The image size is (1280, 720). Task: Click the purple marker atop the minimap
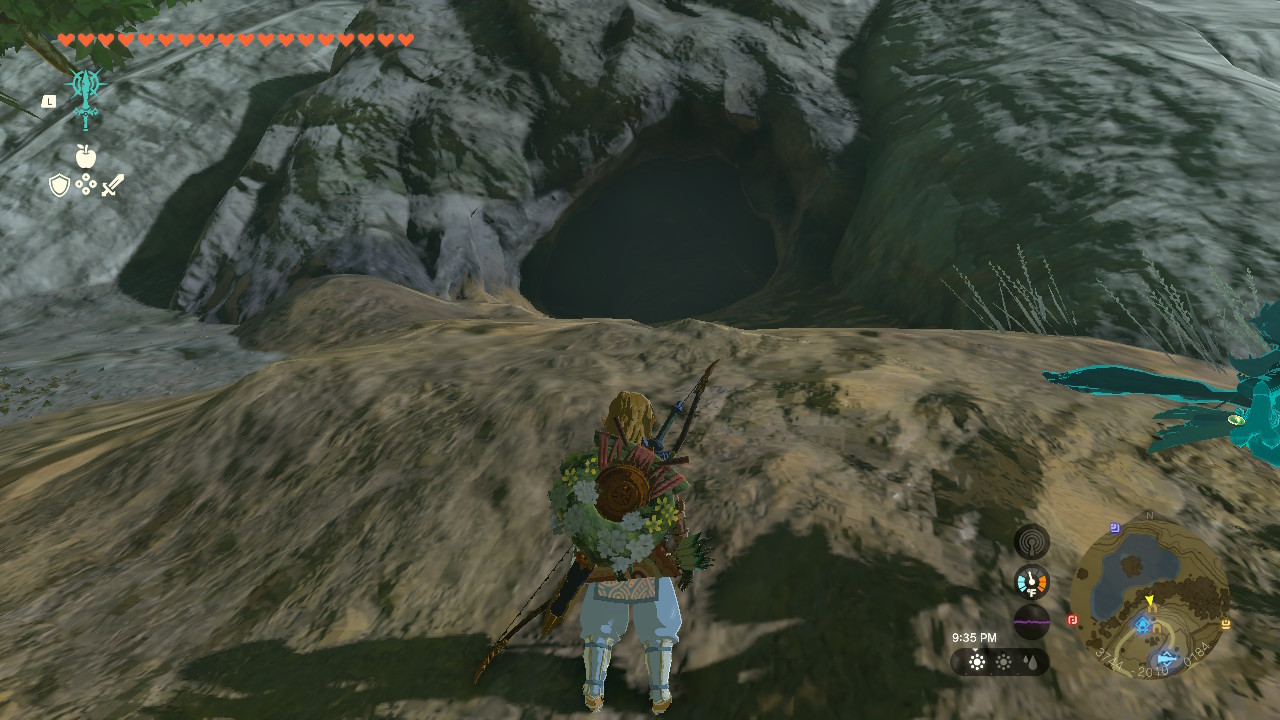point(1113,526)
